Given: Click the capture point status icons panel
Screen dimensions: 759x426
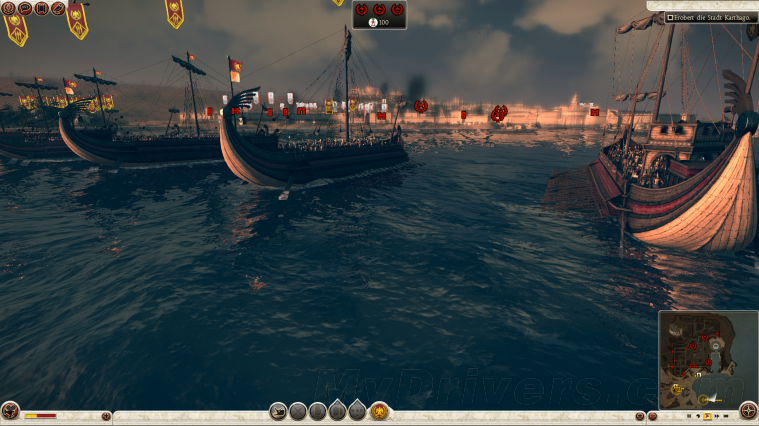Looking at the screenshot, I should coord(379,14).
